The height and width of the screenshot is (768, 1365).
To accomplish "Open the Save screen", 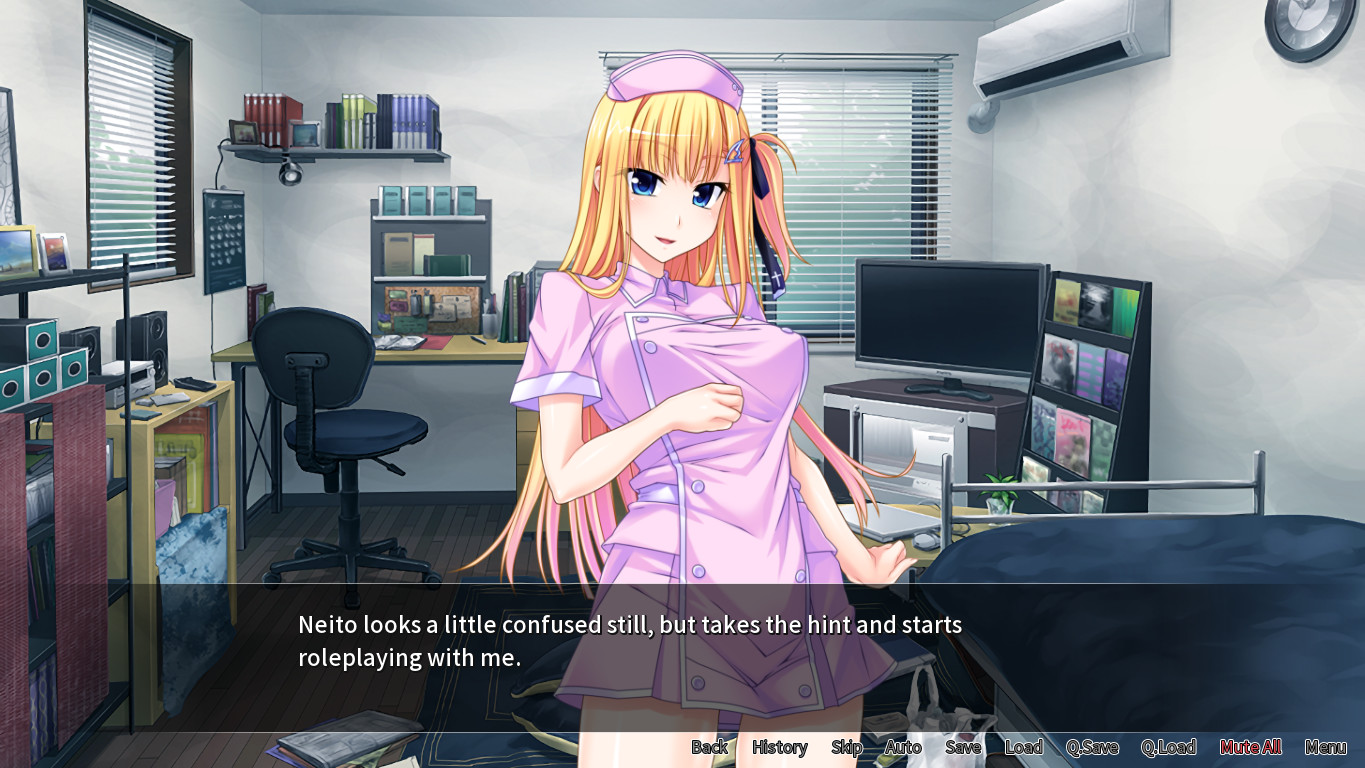I will coord(963,747).
